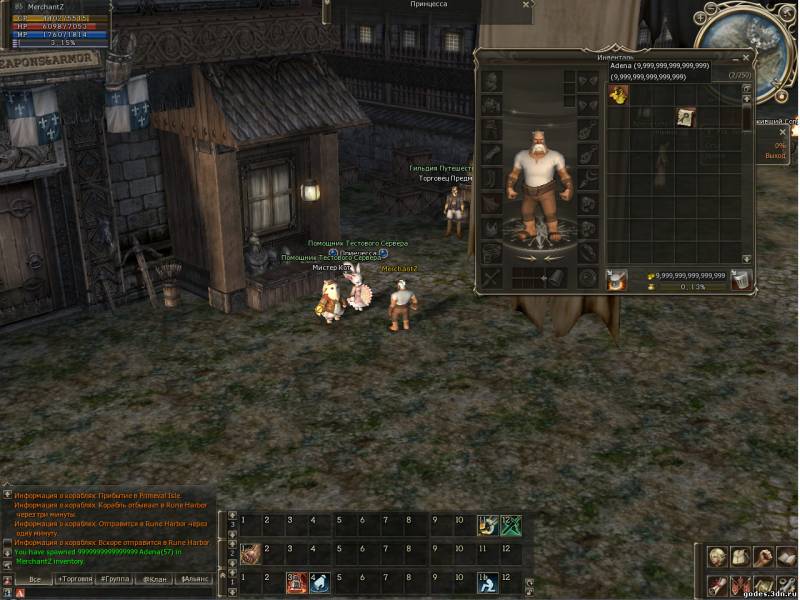Open the inventory bag menu icon

739,557
